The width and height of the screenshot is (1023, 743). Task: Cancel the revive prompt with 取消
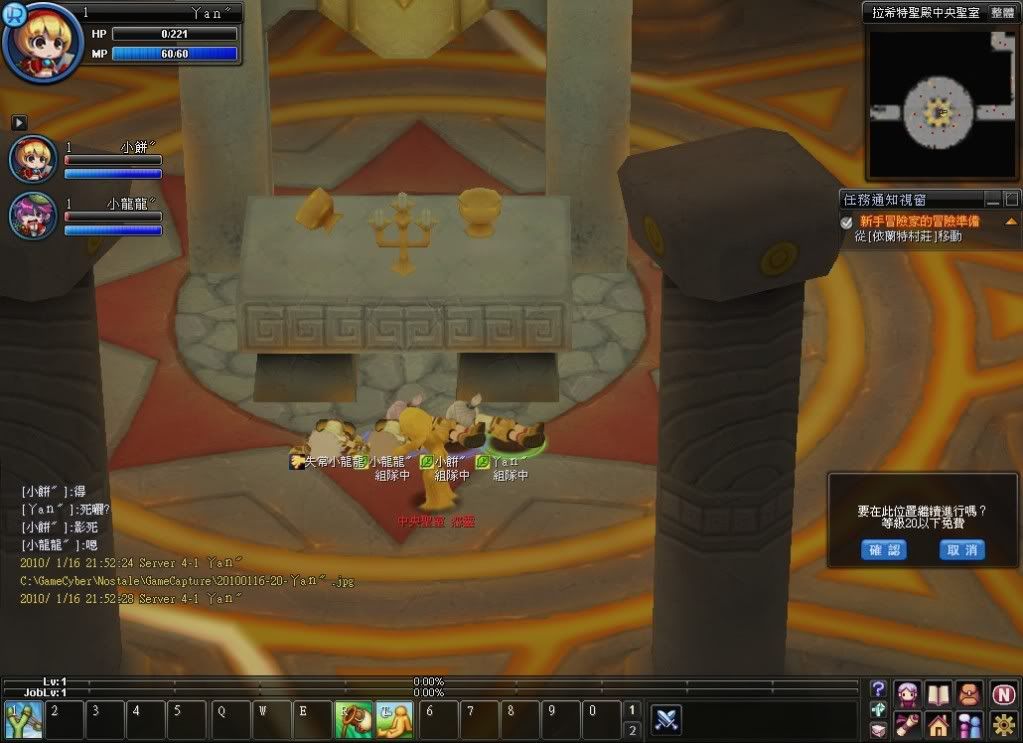point(962,550)
